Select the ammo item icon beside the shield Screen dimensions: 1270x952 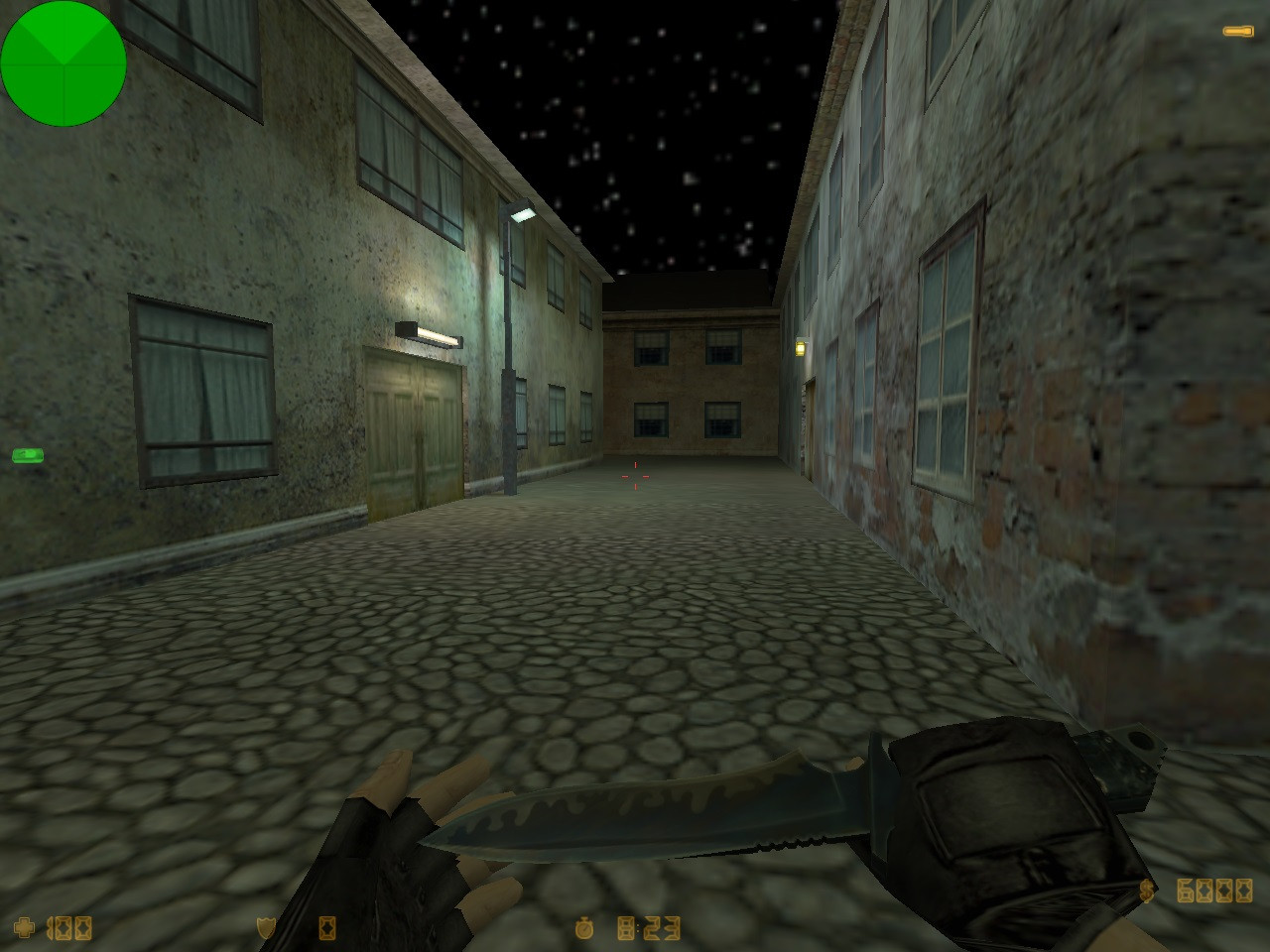(x=327, y=930)
